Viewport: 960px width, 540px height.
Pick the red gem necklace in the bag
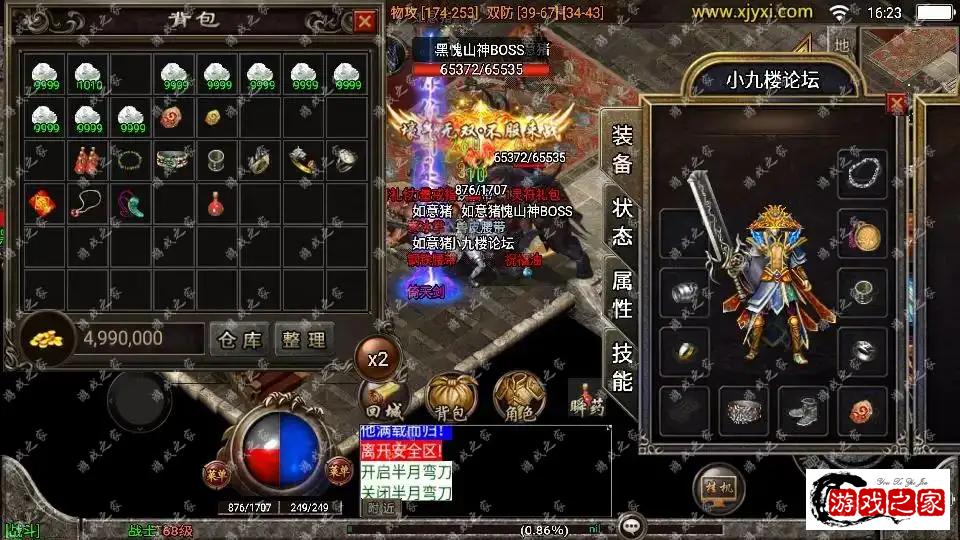(x=88, y=203)
